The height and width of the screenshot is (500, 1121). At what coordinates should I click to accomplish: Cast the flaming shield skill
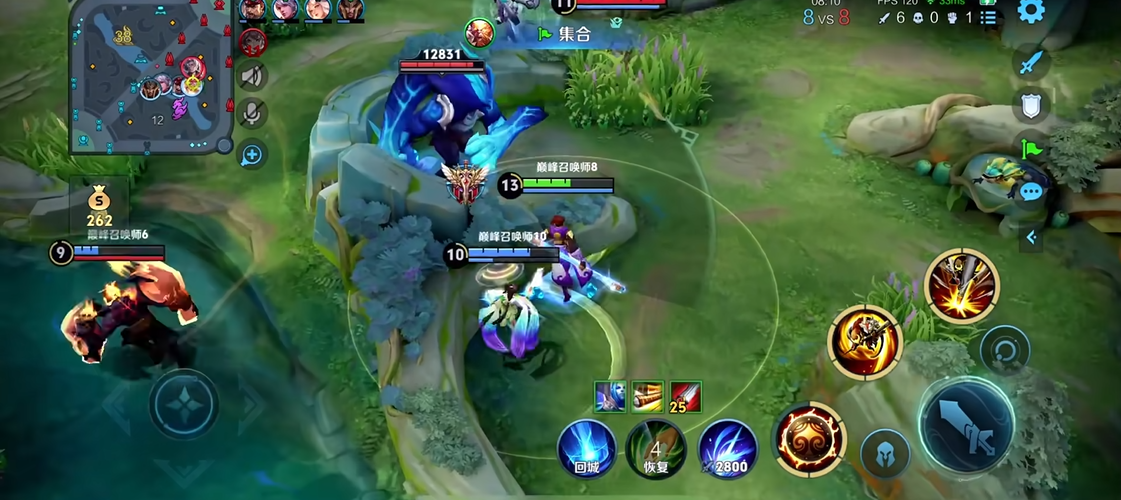coord(810,438)
